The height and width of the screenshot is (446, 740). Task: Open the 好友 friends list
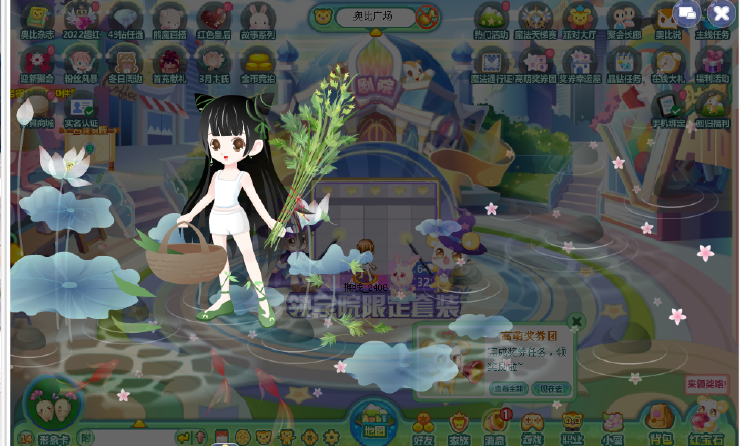424,425
